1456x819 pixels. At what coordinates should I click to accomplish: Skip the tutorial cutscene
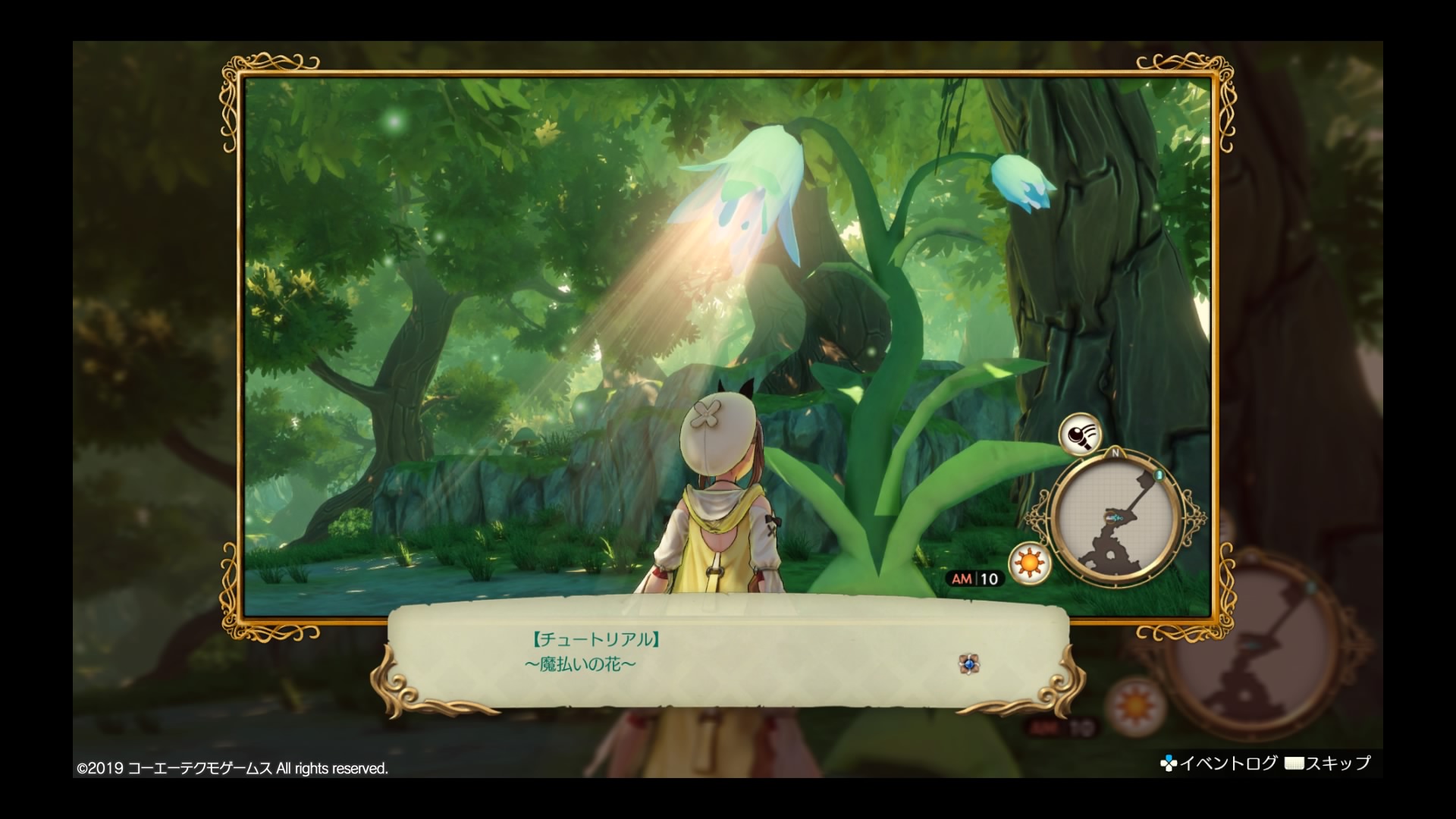pyautogui.click(x=1328, y=763)
